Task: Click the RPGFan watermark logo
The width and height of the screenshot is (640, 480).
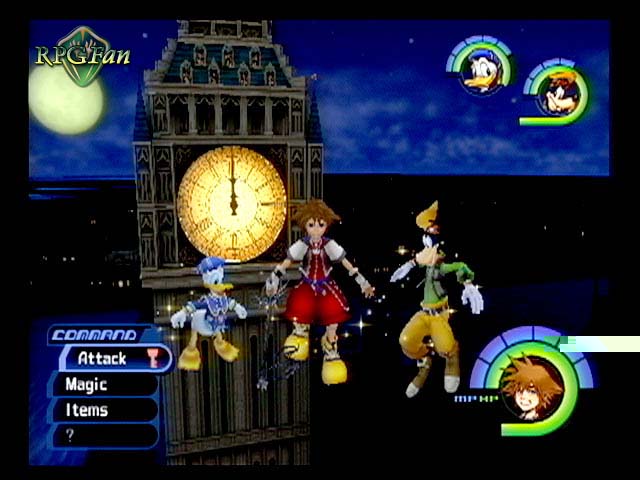Action: tap(83, 55)
